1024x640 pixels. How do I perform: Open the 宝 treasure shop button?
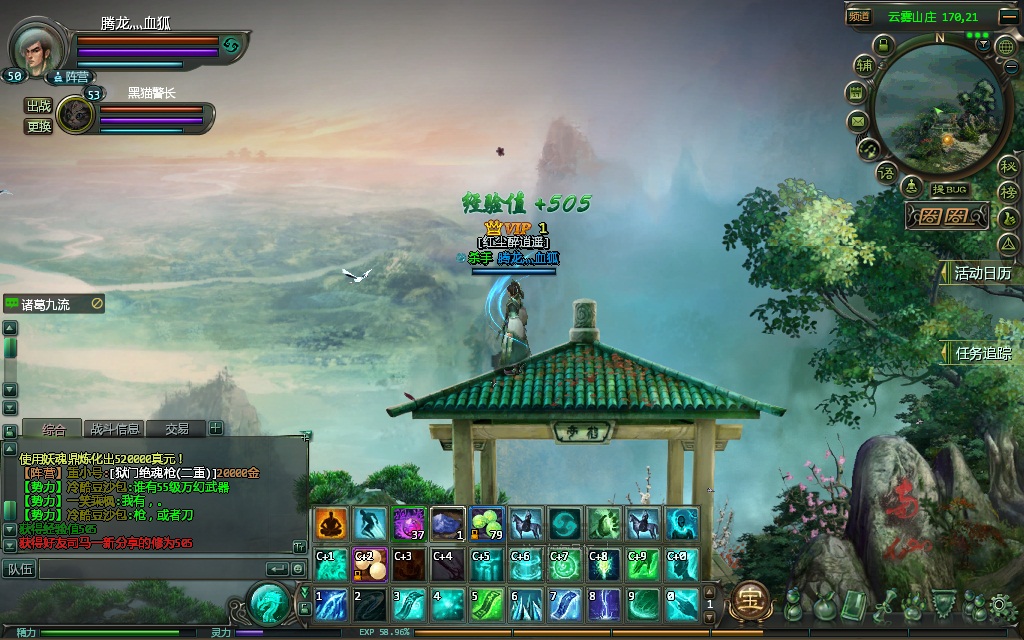click(x=749, y=601)
